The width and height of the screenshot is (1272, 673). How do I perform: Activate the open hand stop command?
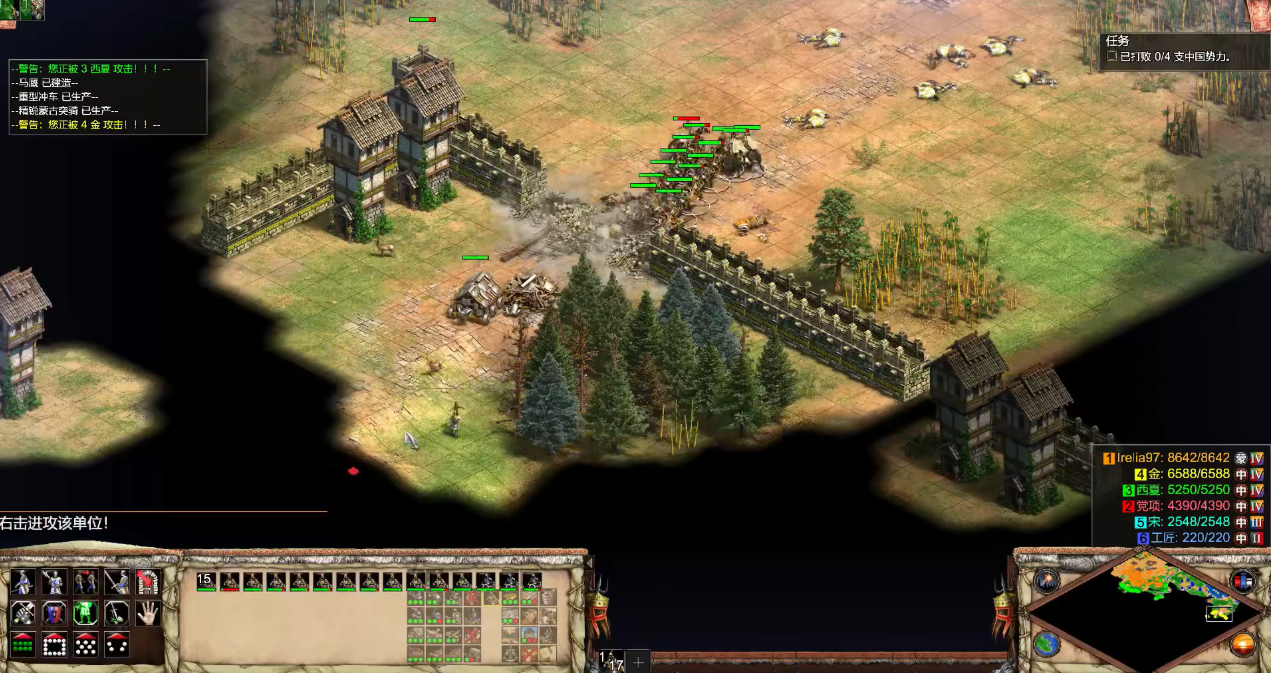148,613
